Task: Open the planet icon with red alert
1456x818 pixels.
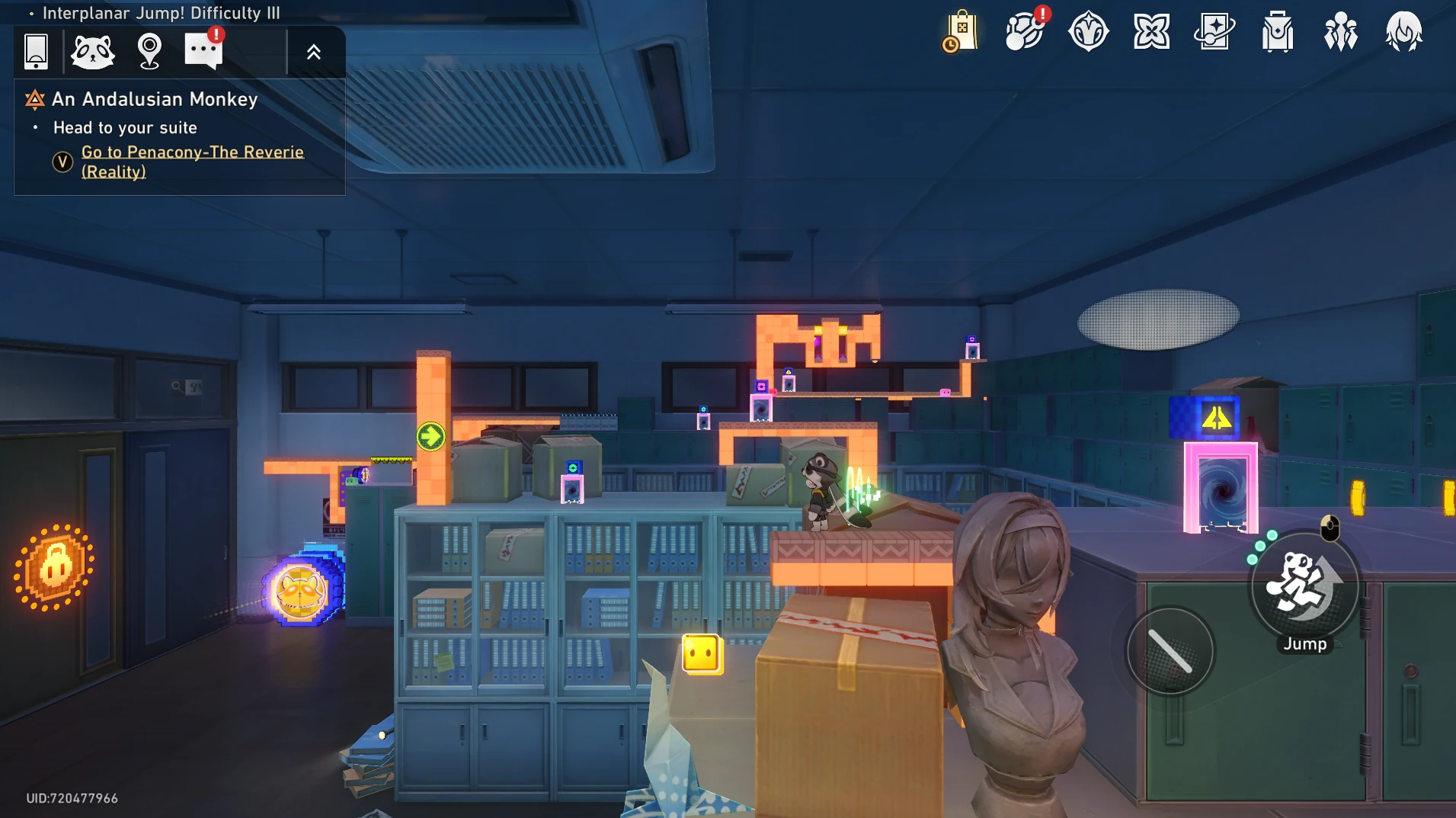Action: click(x=1025, y=32)
